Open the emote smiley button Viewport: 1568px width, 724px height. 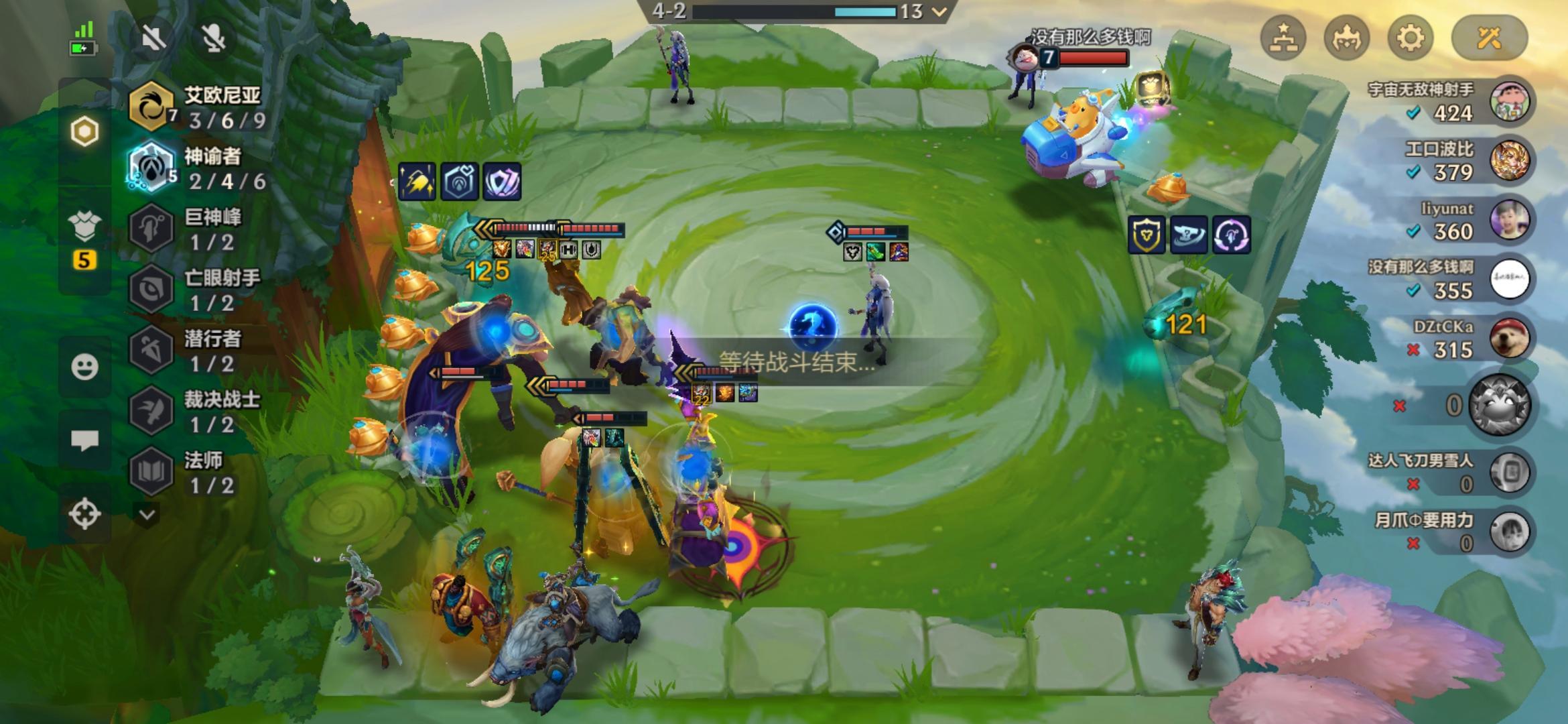coord(84,367)
